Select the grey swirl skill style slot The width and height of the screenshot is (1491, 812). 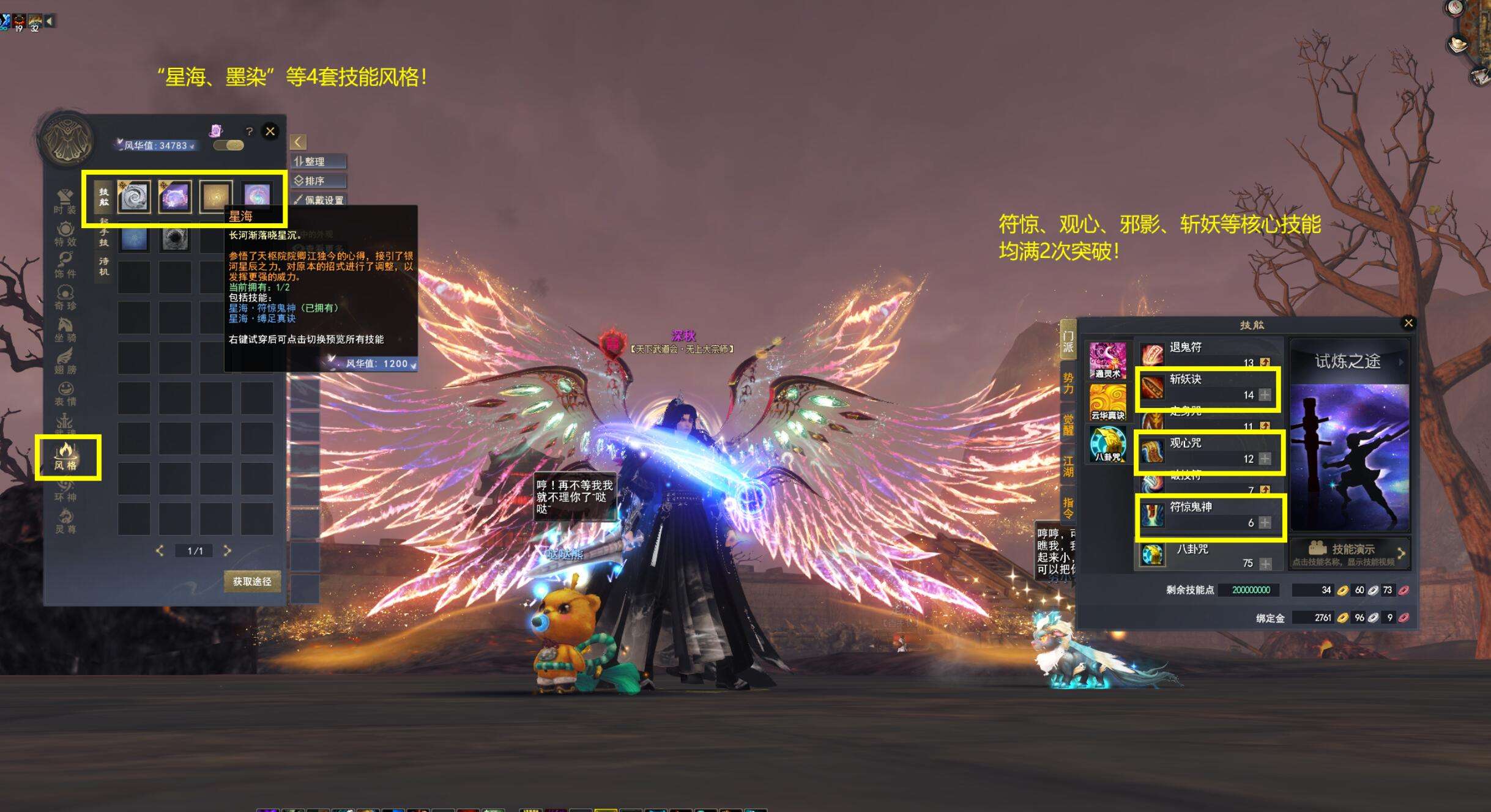(134, 197)
